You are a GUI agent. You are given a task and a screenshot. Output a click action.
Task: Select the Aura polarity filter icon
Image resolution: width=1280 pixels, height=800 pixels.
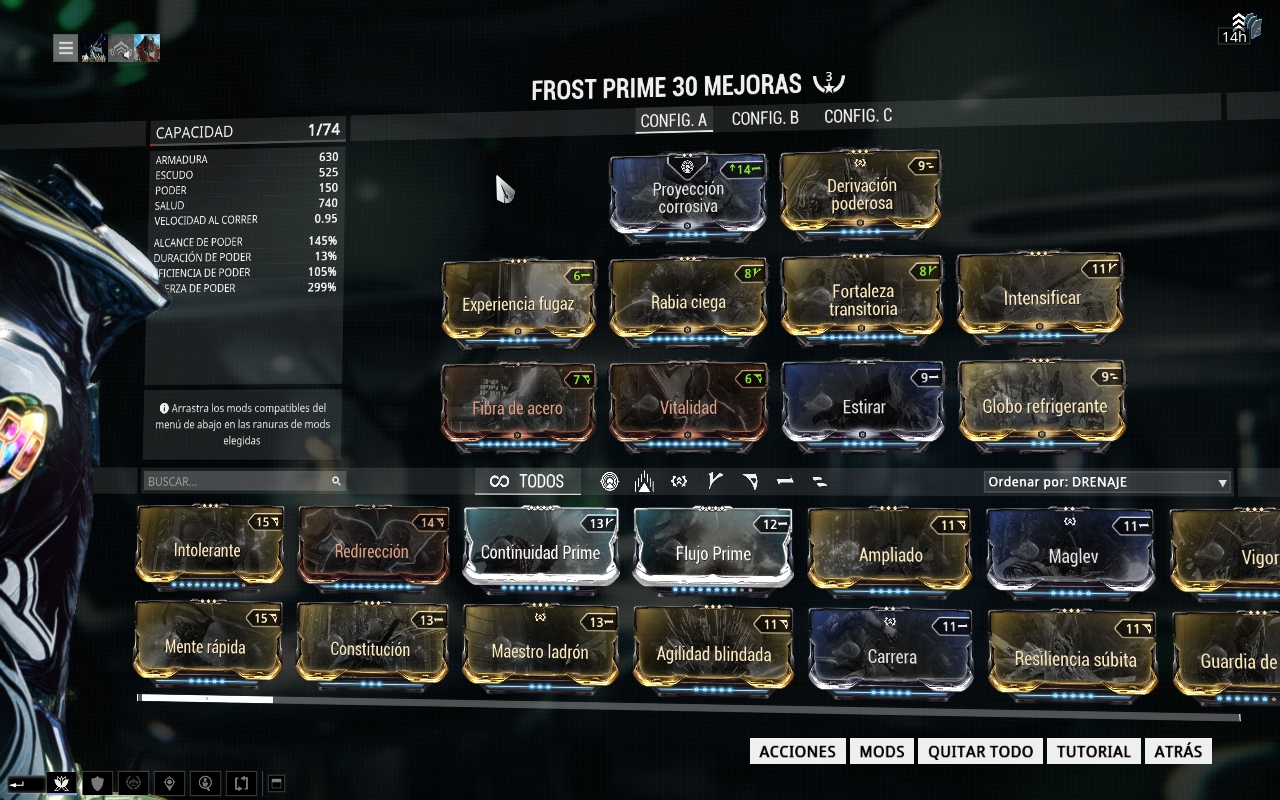click(609, 481)
